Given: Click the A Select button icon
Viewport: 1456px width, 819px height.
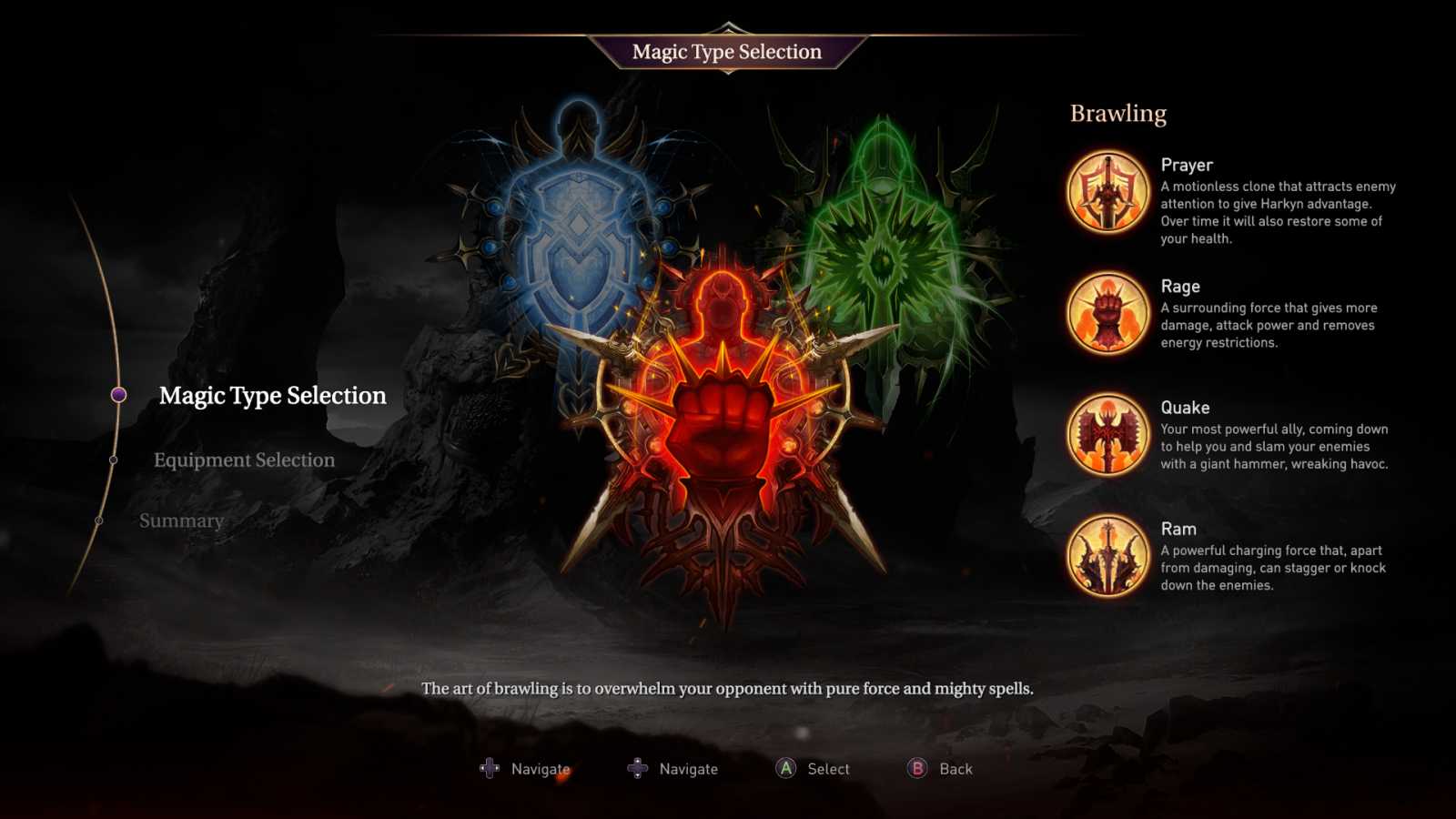Looking at the screenshot, I should [784, 768].
